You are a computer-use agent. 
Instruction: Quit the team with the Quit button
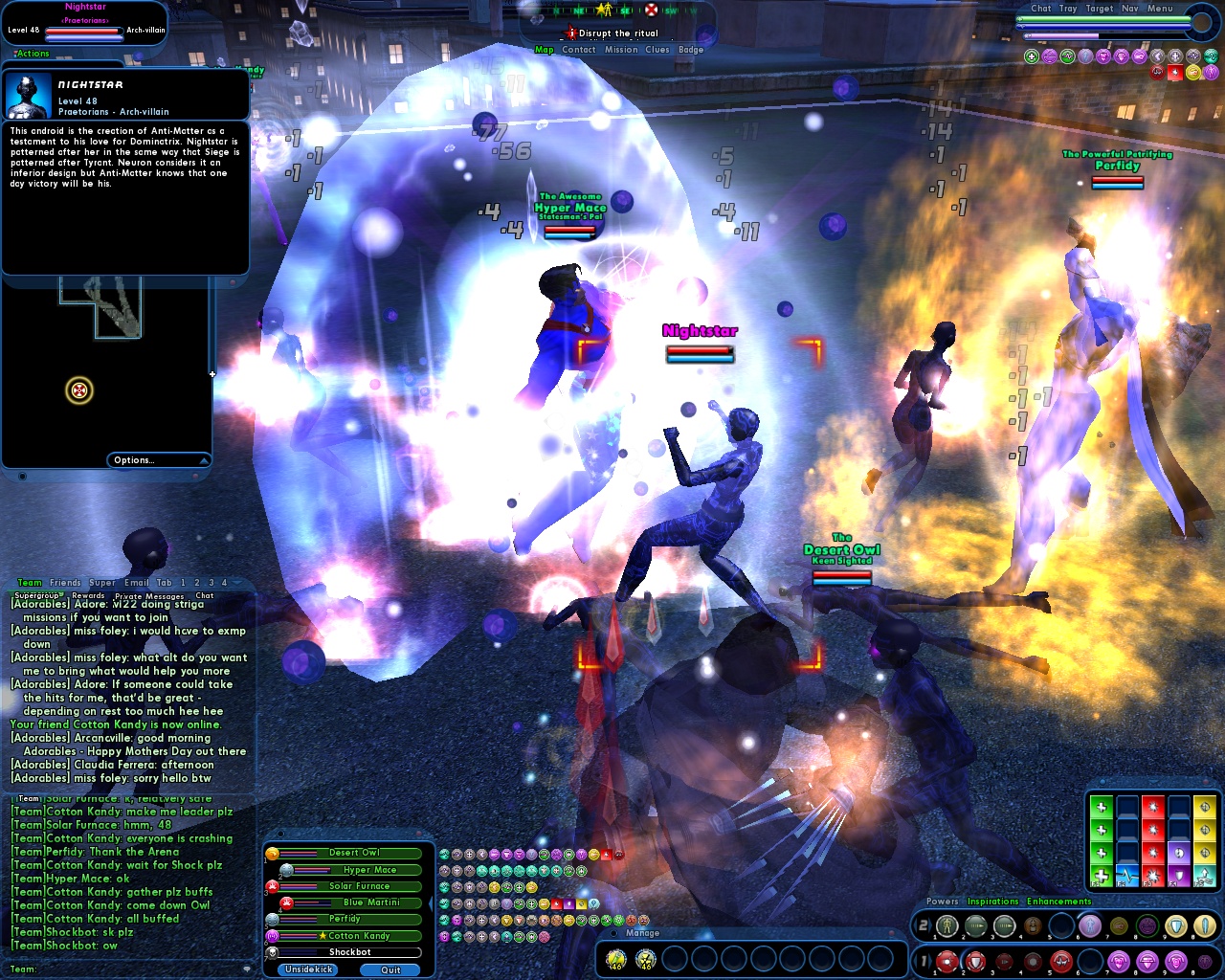tap(390, 969)
